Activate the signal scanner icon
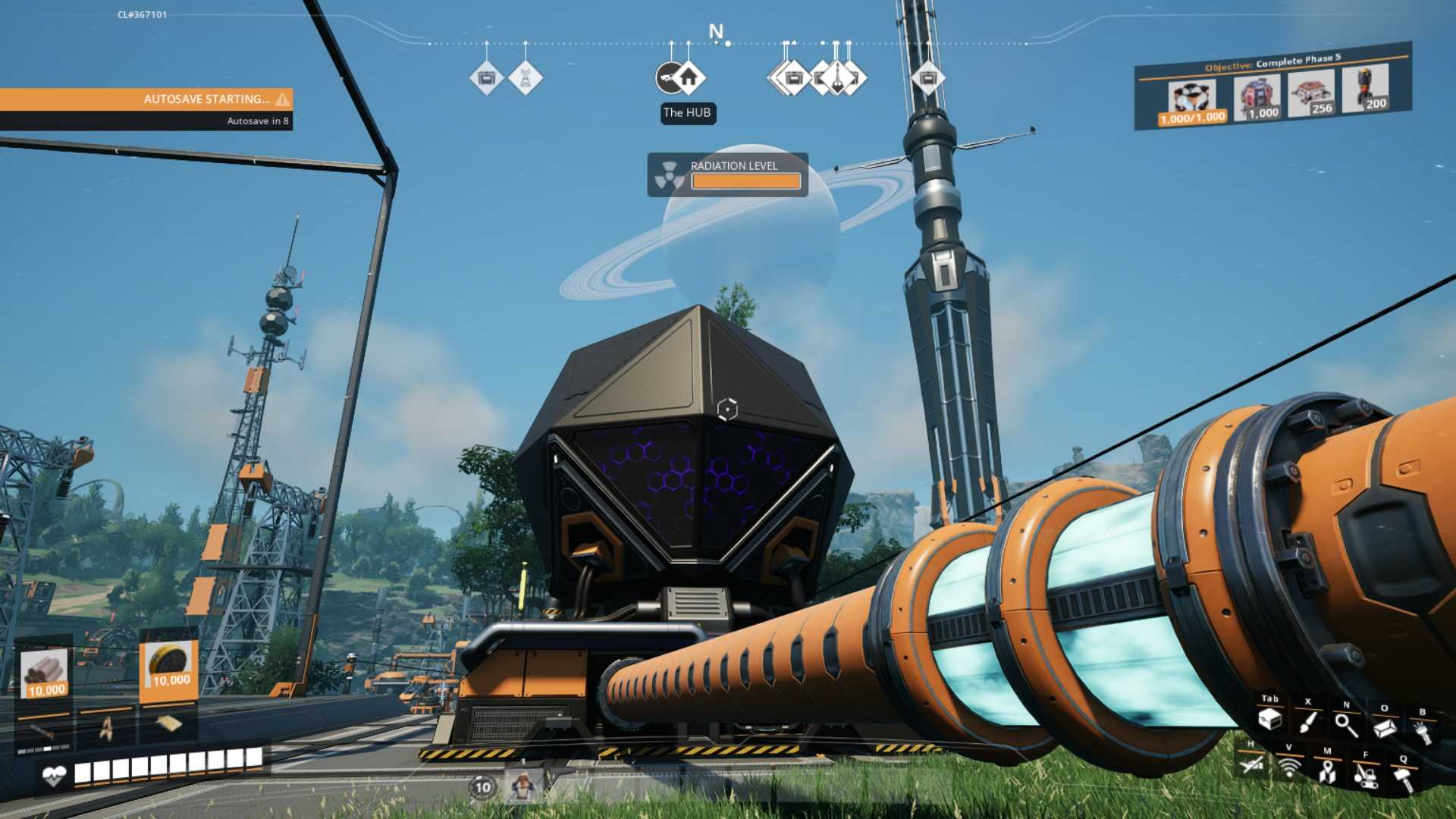This screenshot has width=1456, height=819. click(1289, 767)
